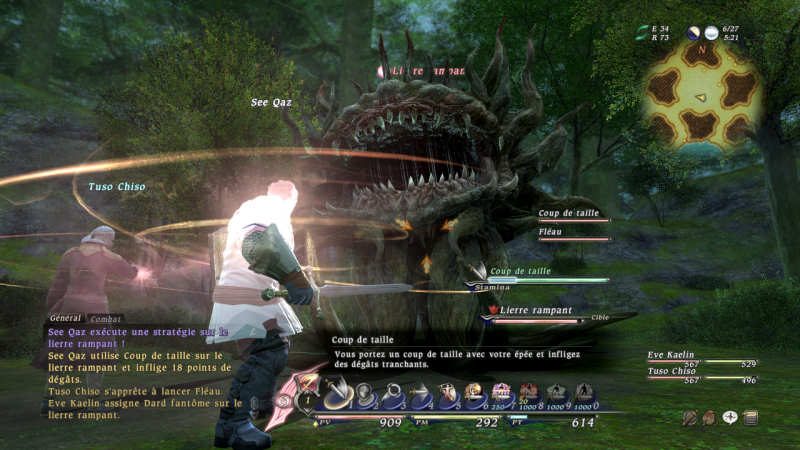Select the Général chat tab
The image size is (800, 450).
coord(66,318)
